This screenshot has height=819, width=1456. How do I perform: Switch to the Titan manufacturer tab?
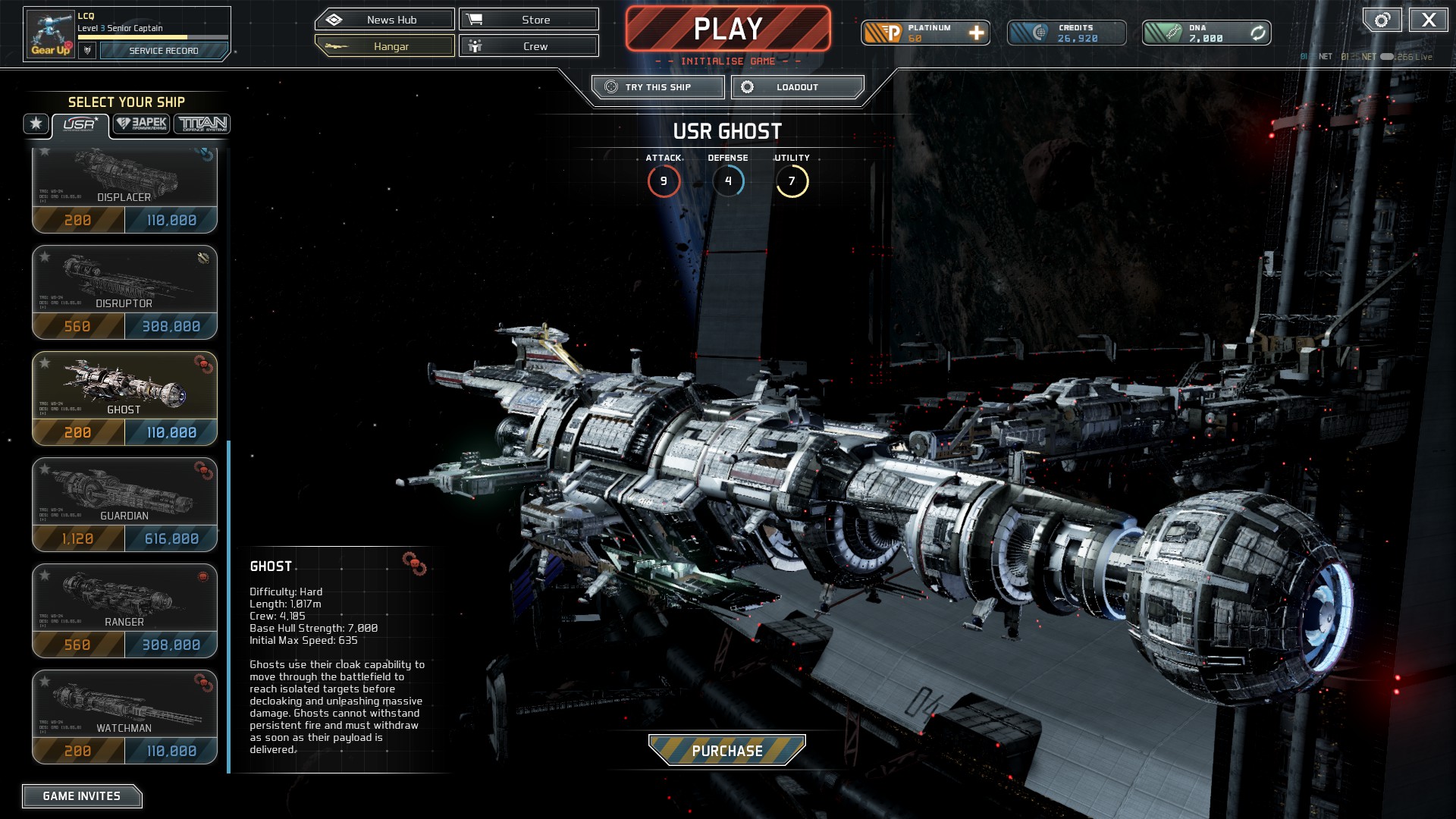[x=202, y=124]
